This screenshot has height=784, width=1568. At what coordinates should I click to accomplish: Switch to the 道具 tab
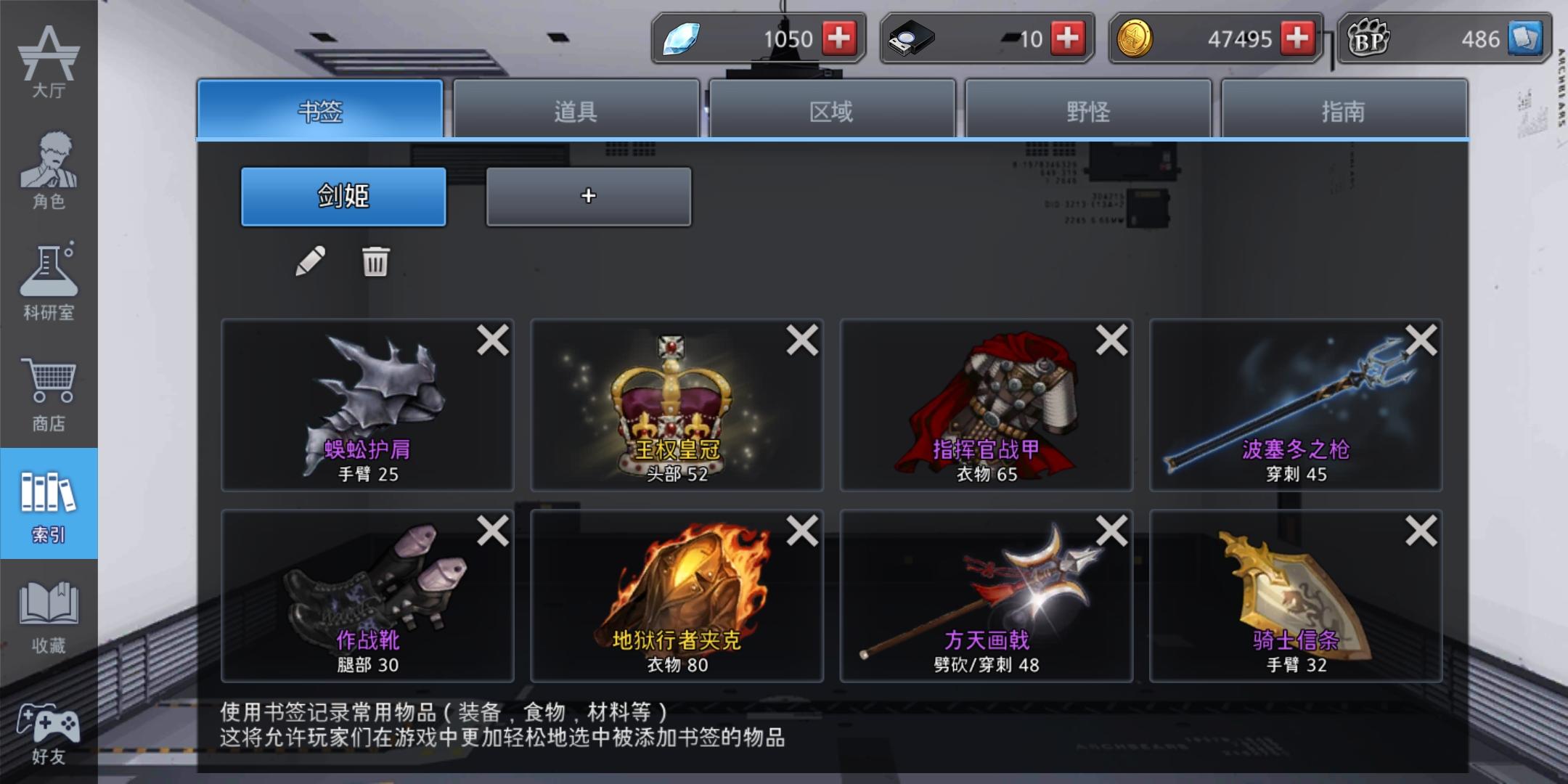click(x=576, y=110)
